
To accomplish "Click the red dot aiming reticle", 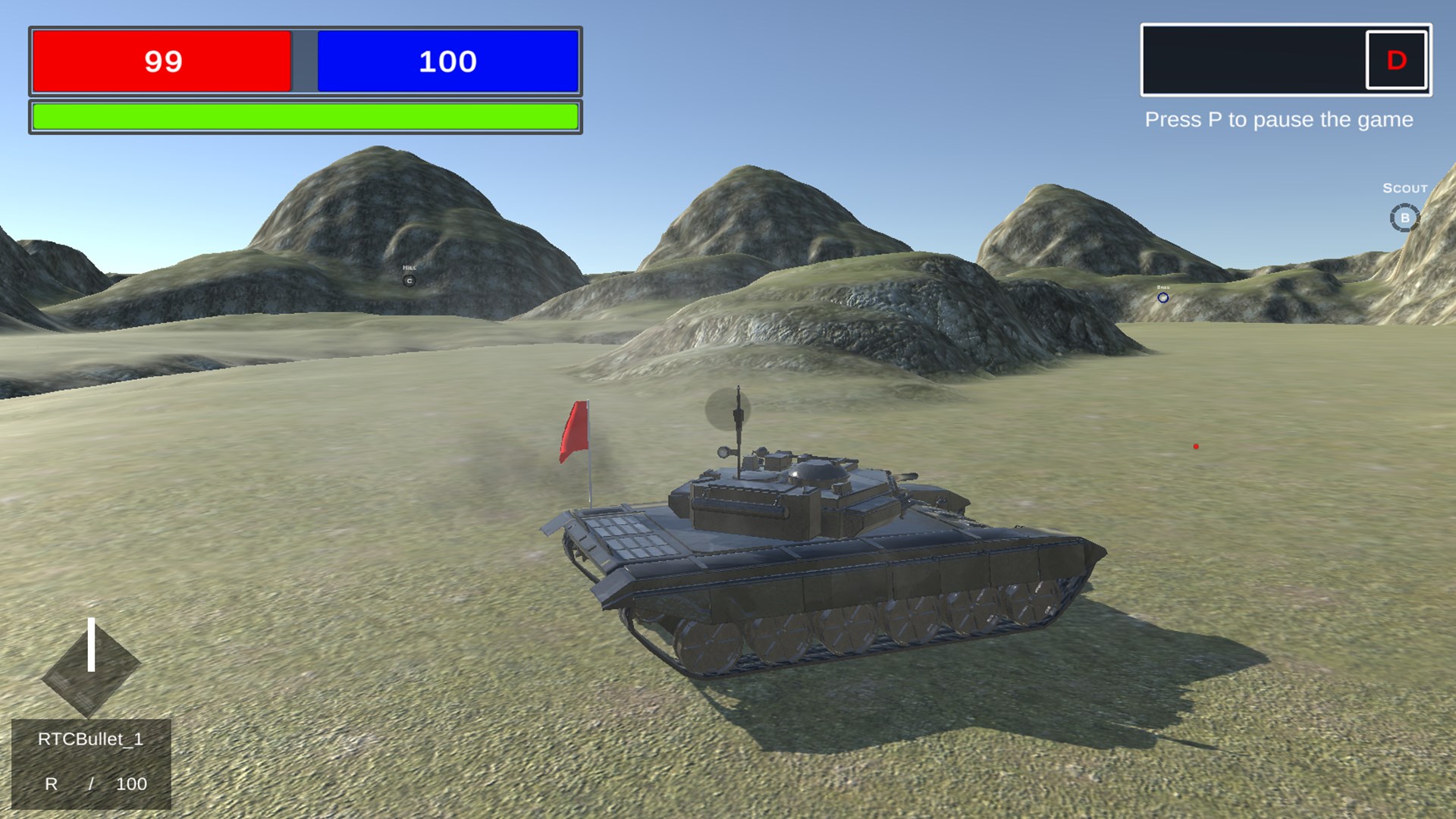I will [x=1196, y=447].
